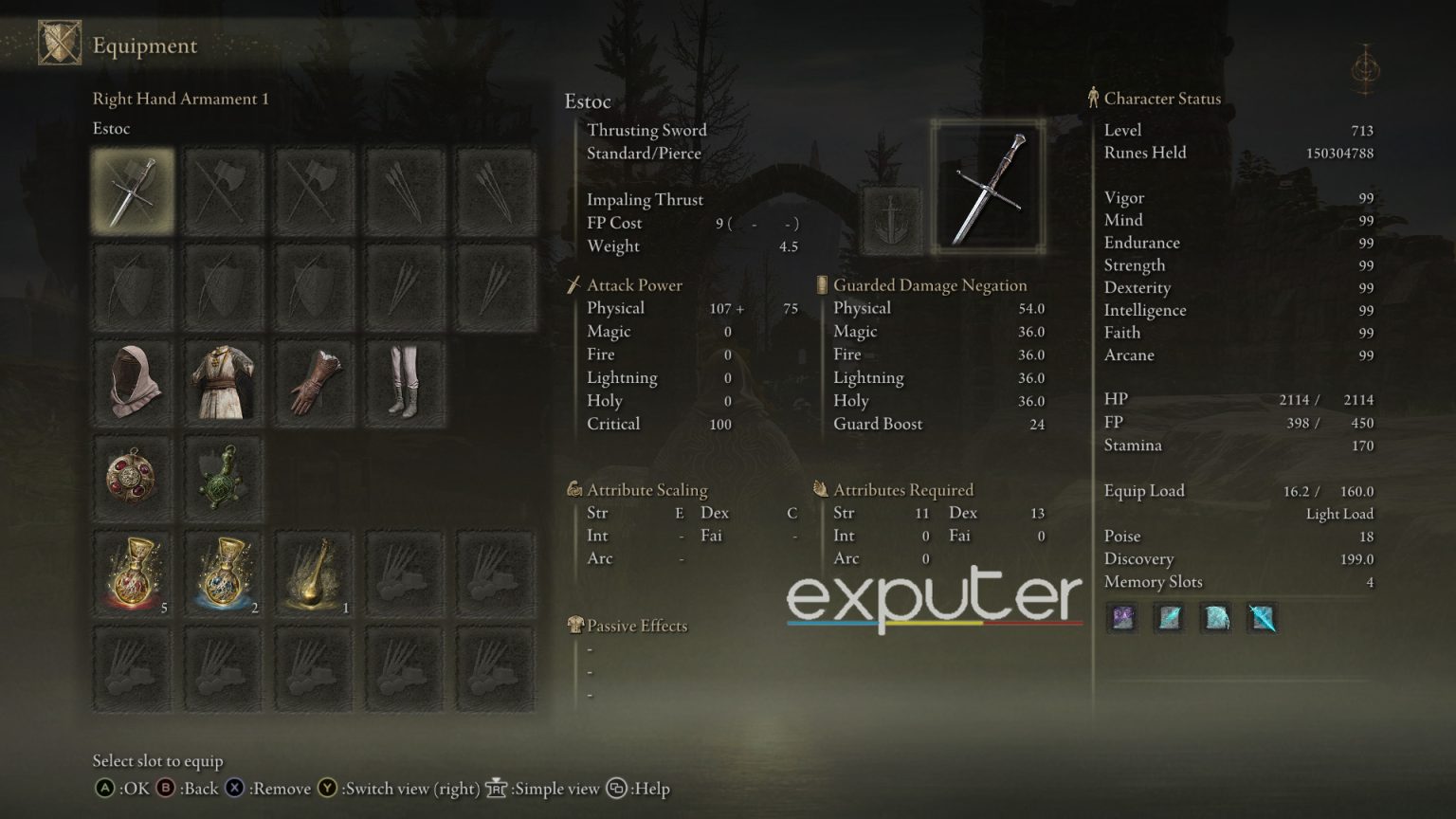Select the Cerulean Flask of Tears

[223, 574]
